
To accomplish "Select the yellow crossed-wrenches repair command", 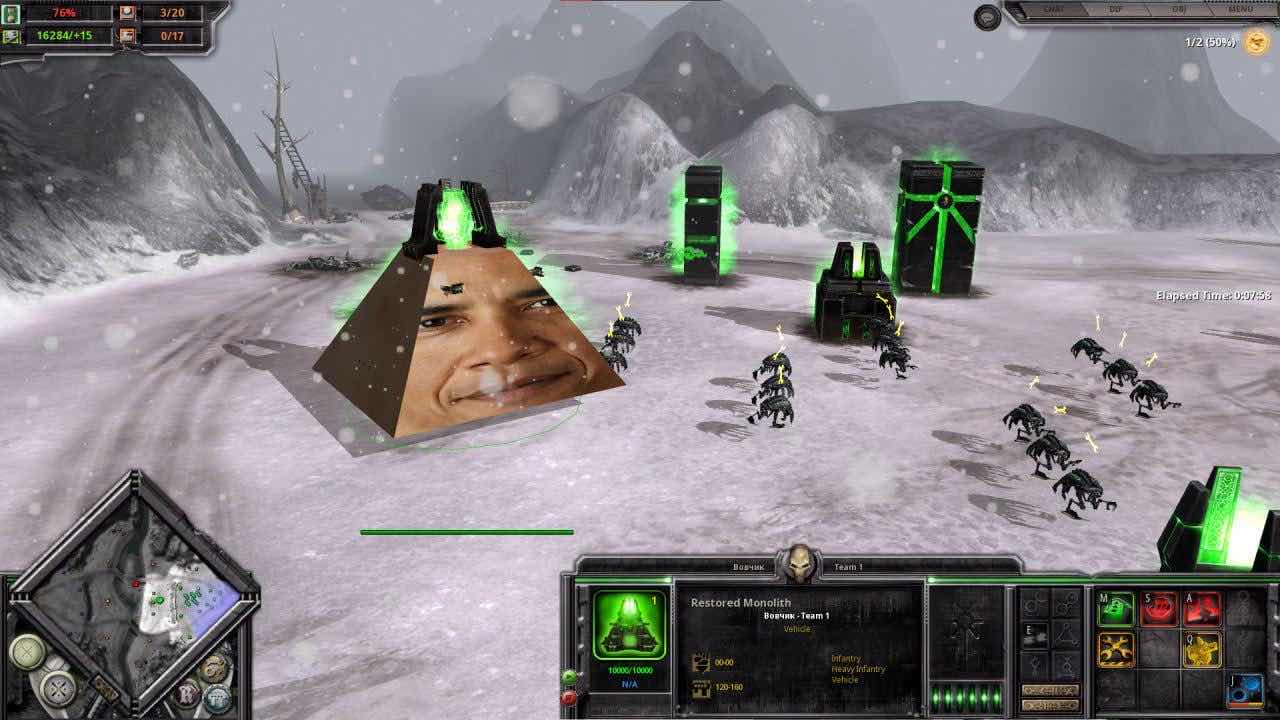I will (1116, 650).
